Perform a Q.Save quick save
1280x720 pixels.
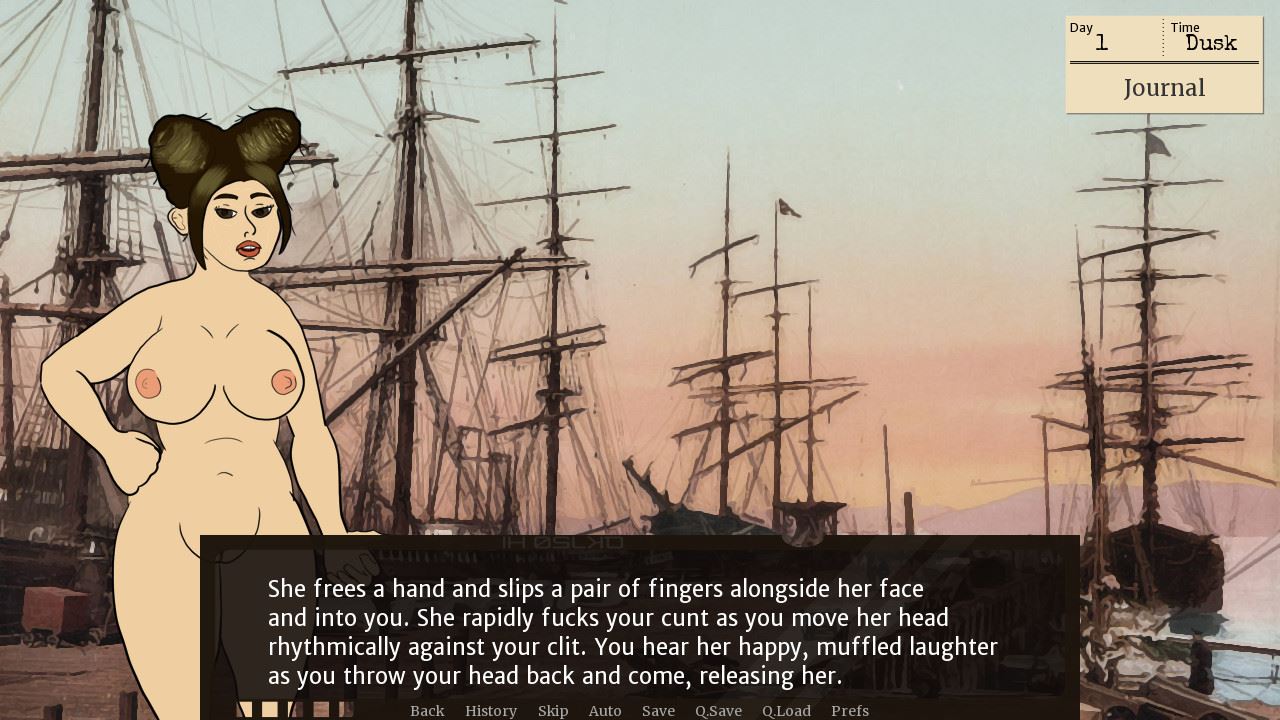tap(718, 711)
